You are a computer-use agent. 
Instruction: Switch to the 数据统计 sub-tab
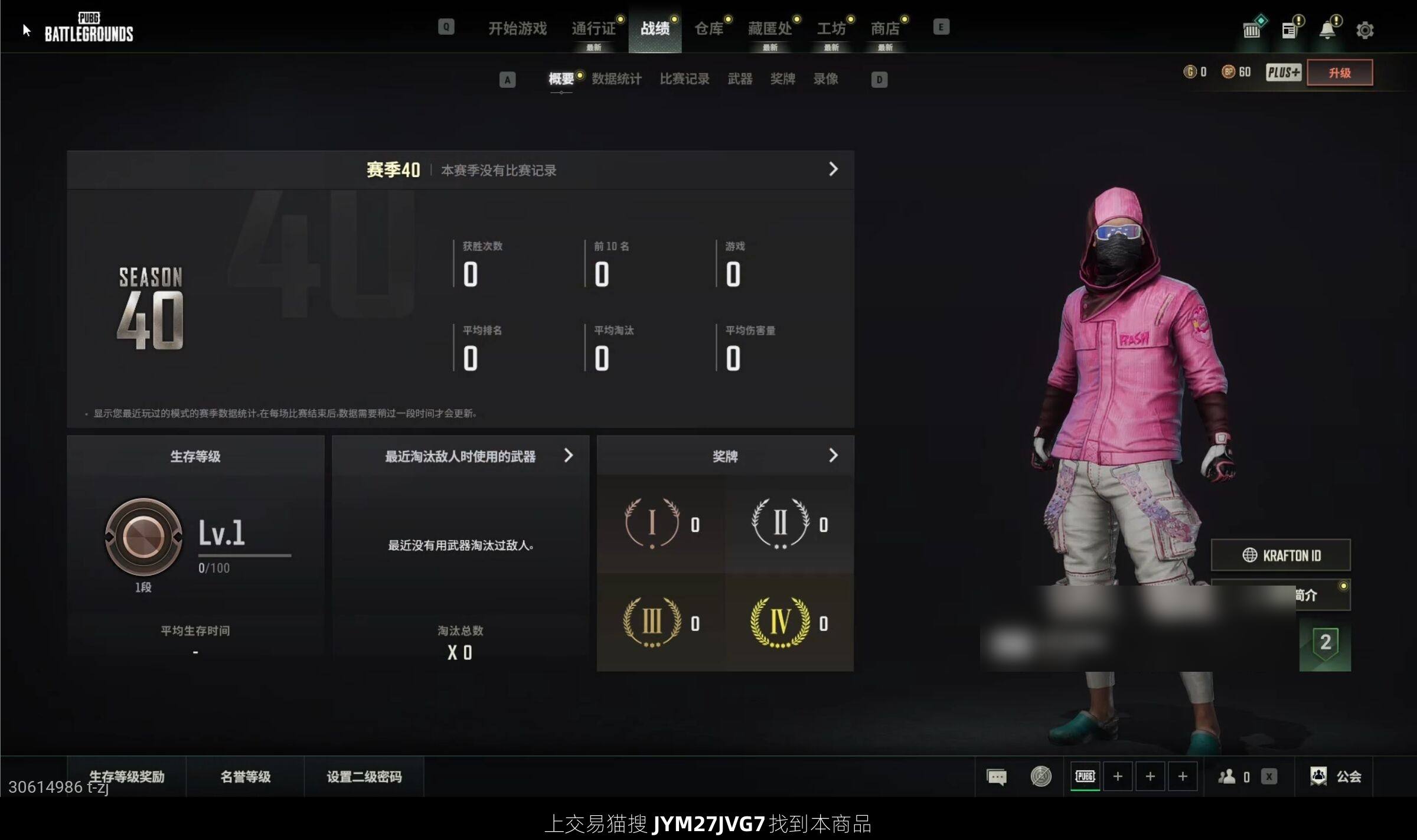tap(616, 79)
